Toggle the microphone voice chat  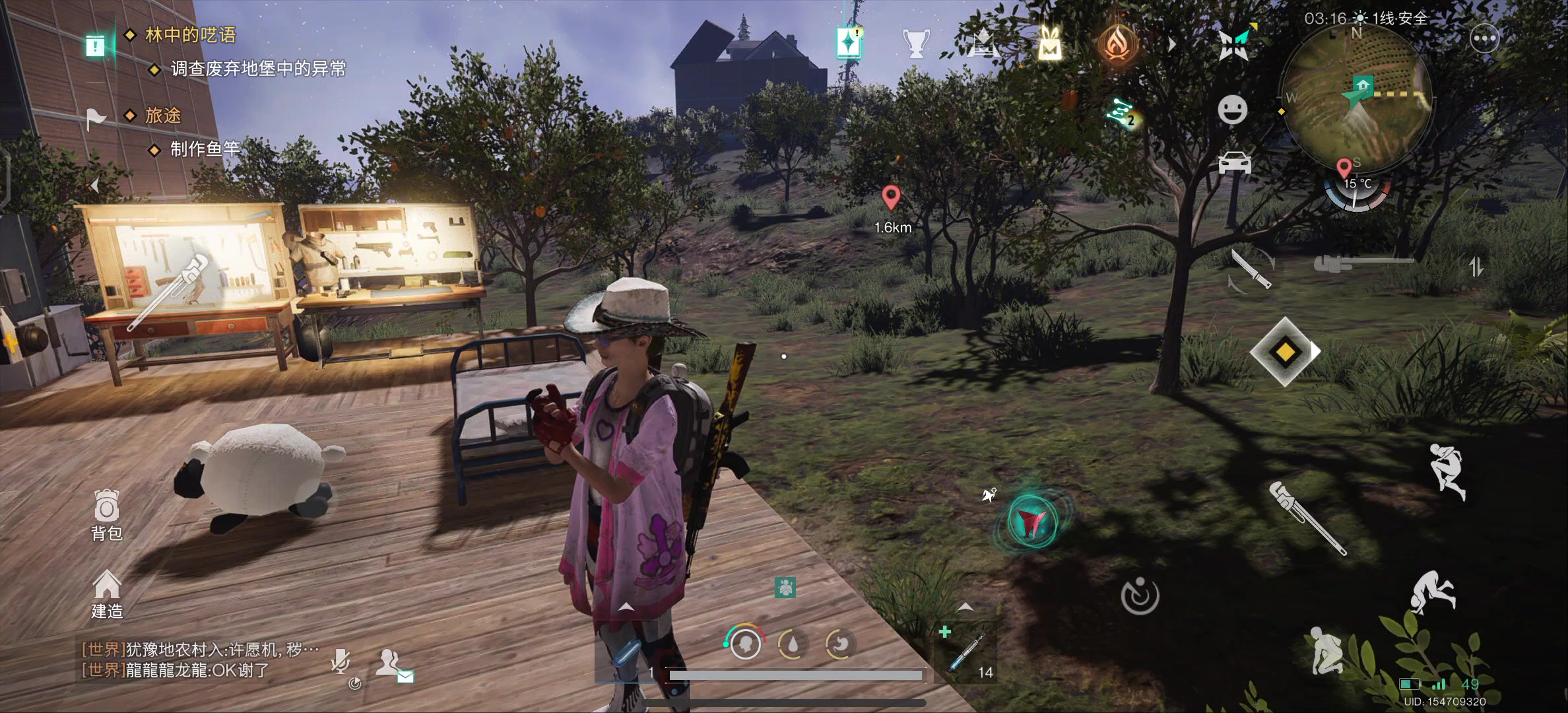point(341,661)
